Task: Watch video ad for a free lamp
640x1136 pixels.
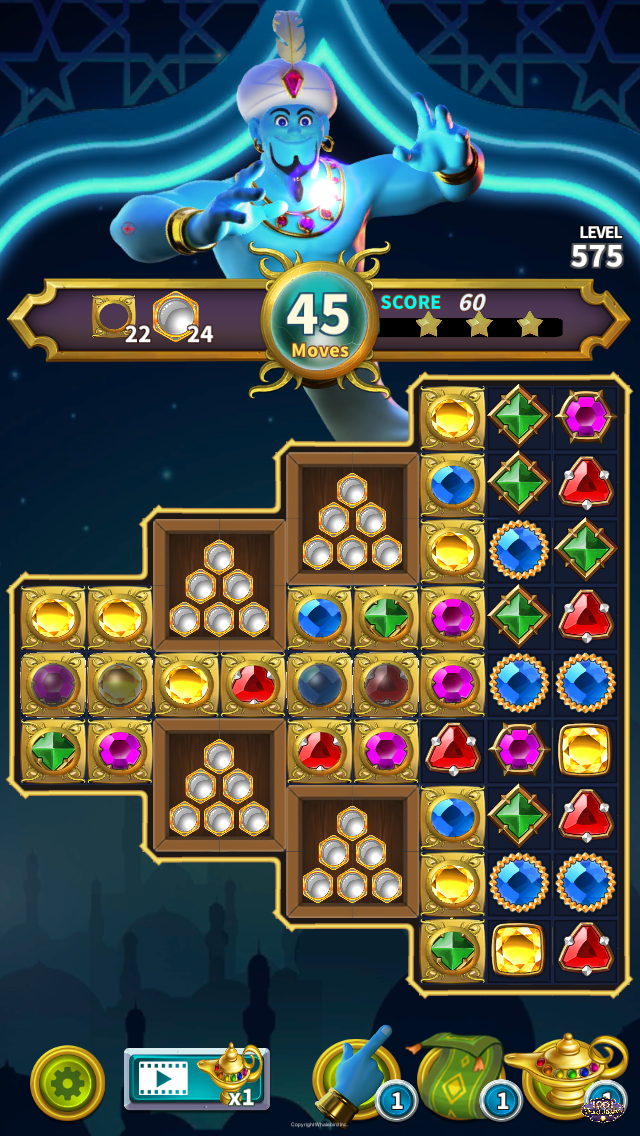Action: (x=193, y=1078)
